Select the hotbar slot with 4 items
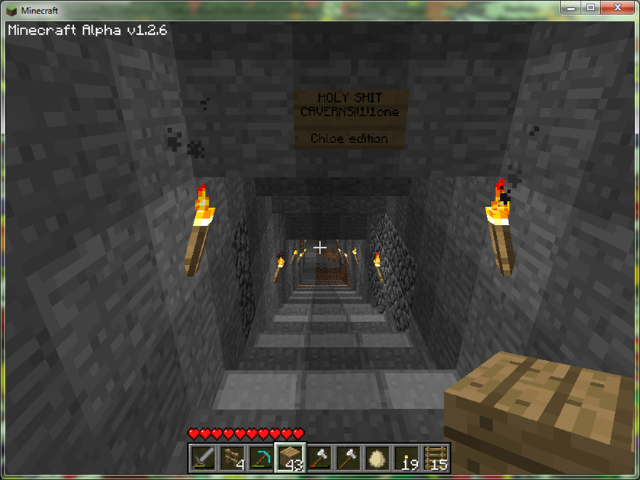 click(232, 458)
